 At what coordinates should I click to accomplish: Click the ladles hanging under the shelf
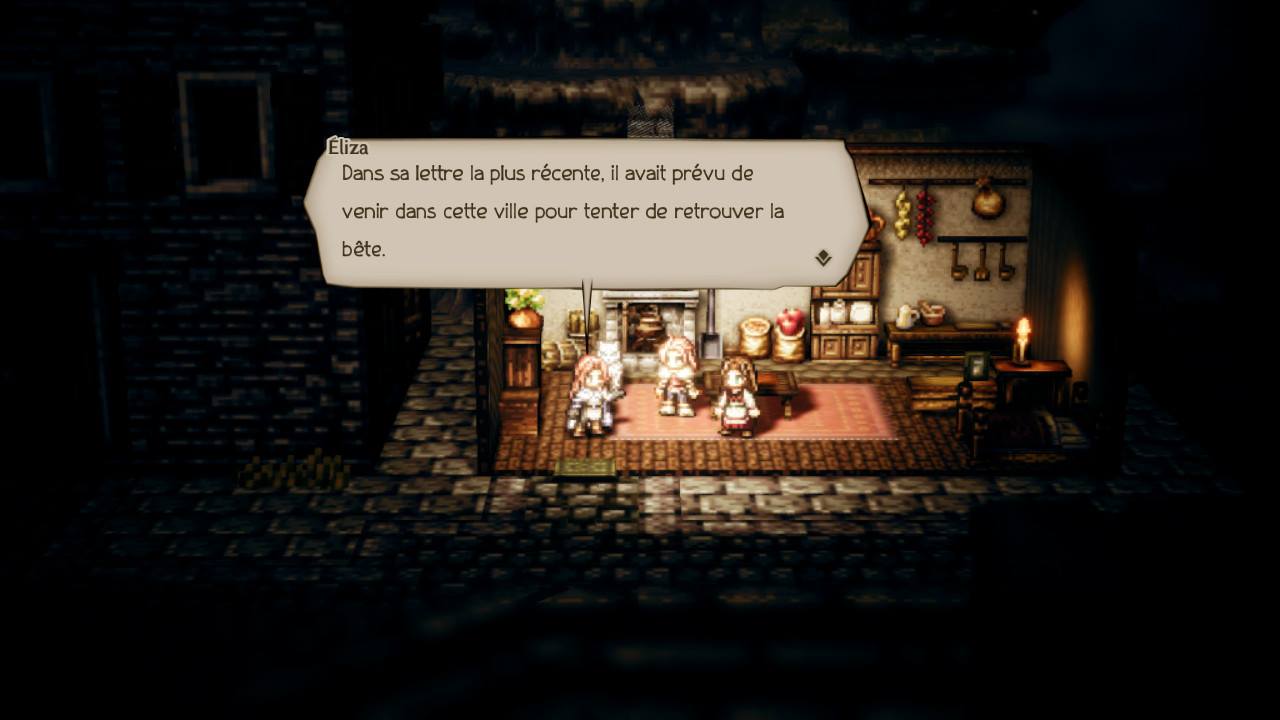click(980, 262)
